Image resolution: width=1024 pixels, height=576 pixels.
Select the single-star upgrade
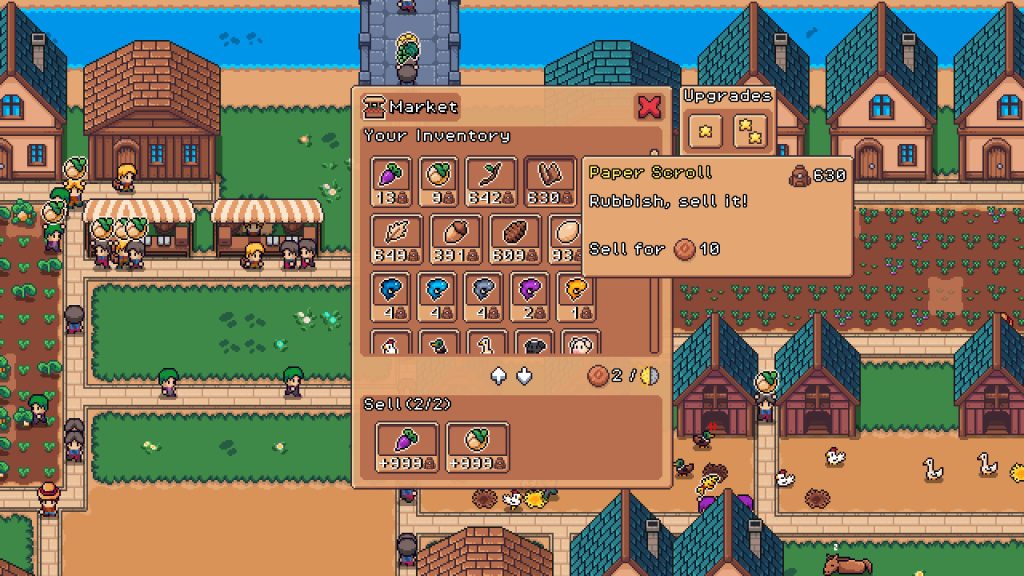pyautogui.click(x=705, y=129)
